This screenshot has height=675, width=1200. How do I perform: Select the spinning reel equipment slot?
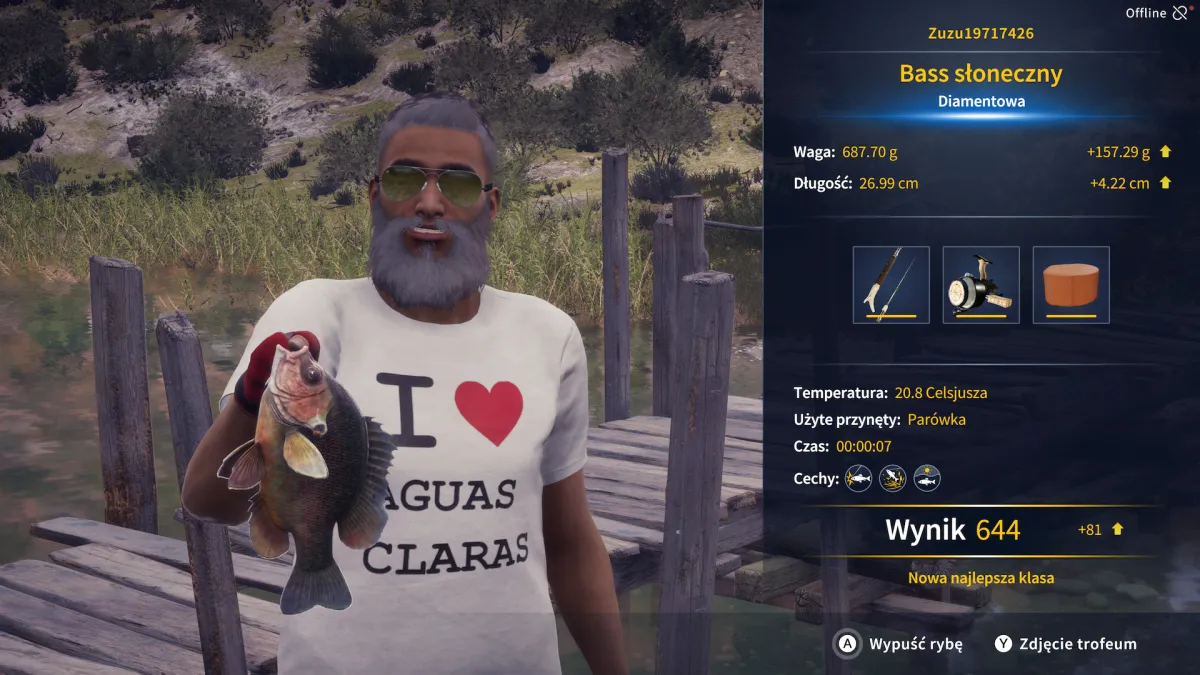pyautogui.click(x=981, y=285)
